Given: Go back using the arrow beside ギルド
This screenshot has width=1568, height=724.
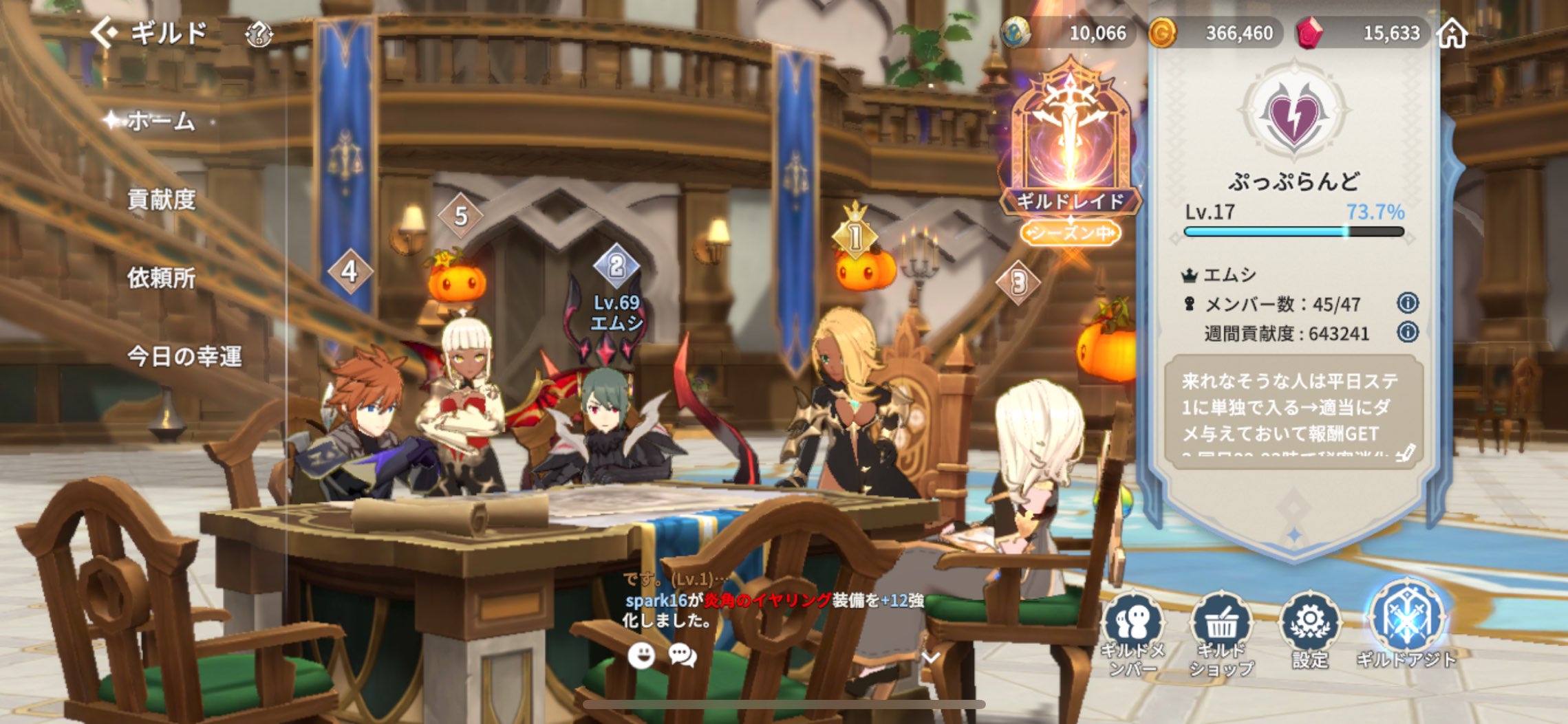Looking at the screenshot, I should click(x=104, y=32).
